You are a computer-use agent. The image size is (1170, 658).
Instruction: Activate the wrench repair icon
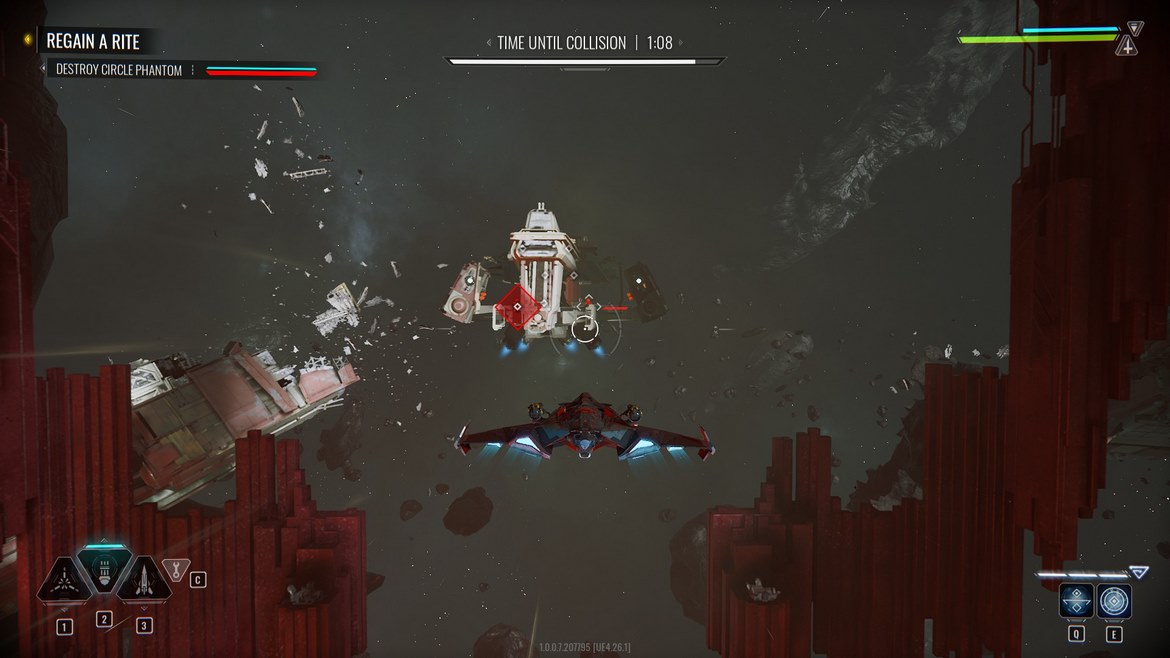(x=176, y=571)
